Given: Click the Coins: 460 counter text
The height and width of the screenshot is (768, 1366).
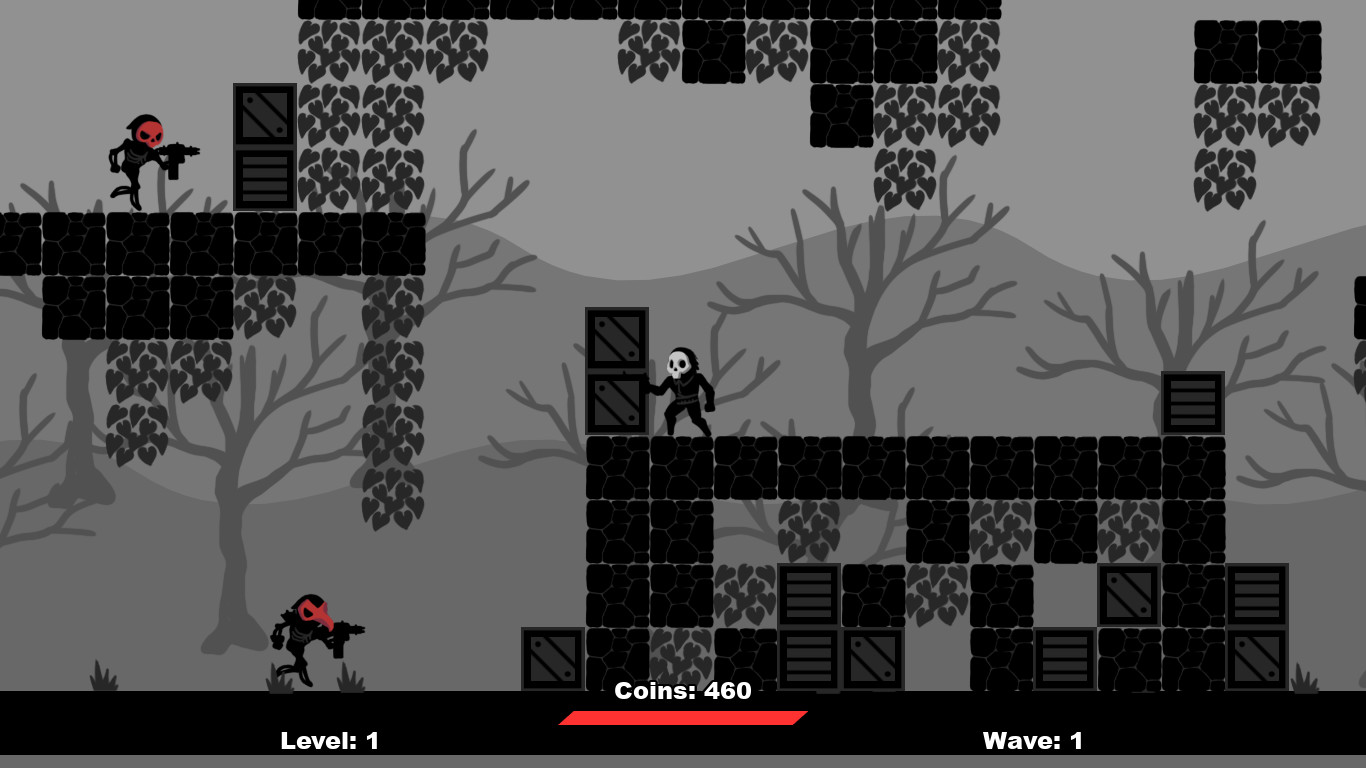Looking at the screenshot, I should (683, 690).
